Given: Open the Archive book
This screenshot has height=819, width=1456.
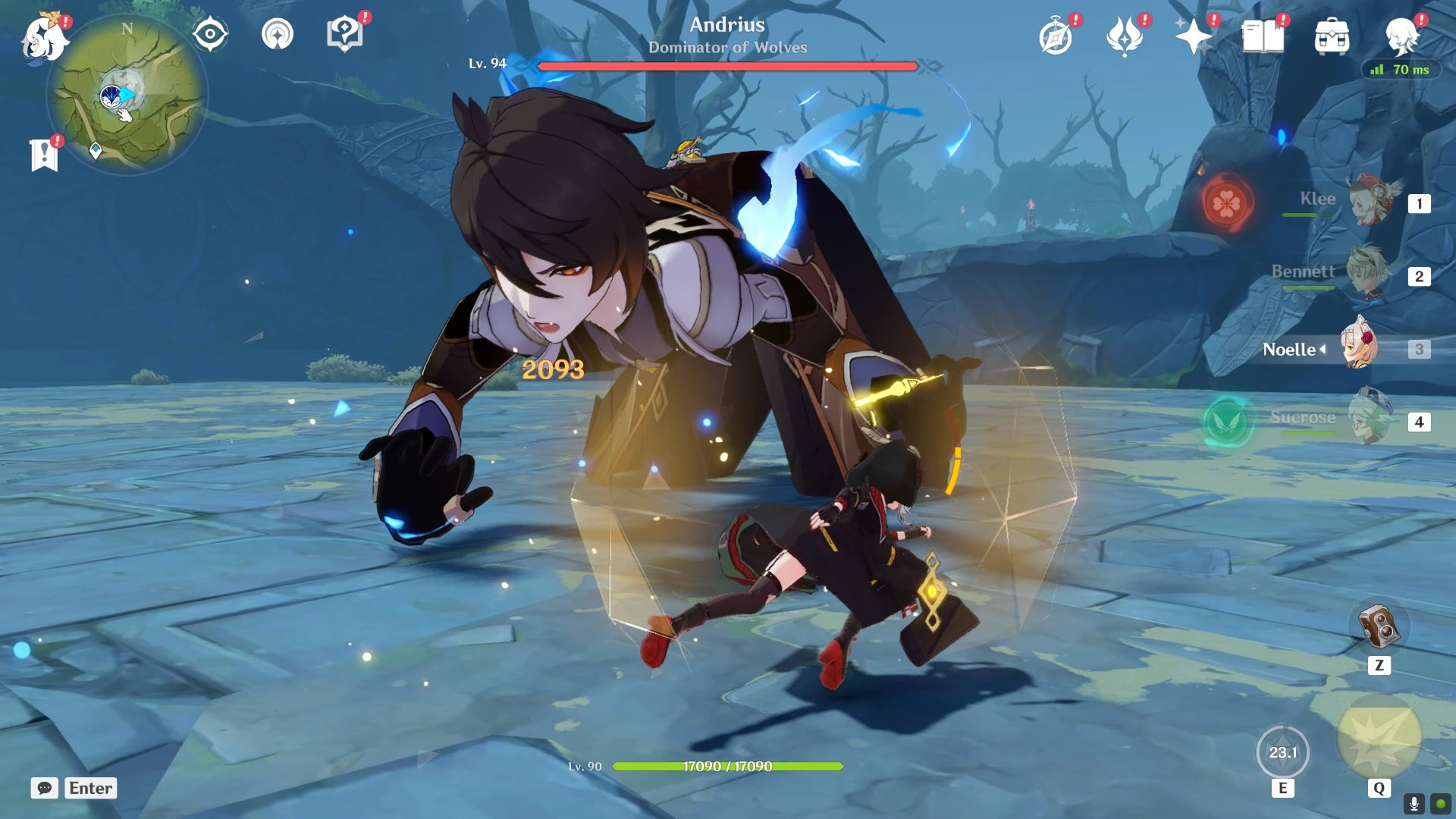Looking at the screenshot, I should click(x=1262, y=34).
